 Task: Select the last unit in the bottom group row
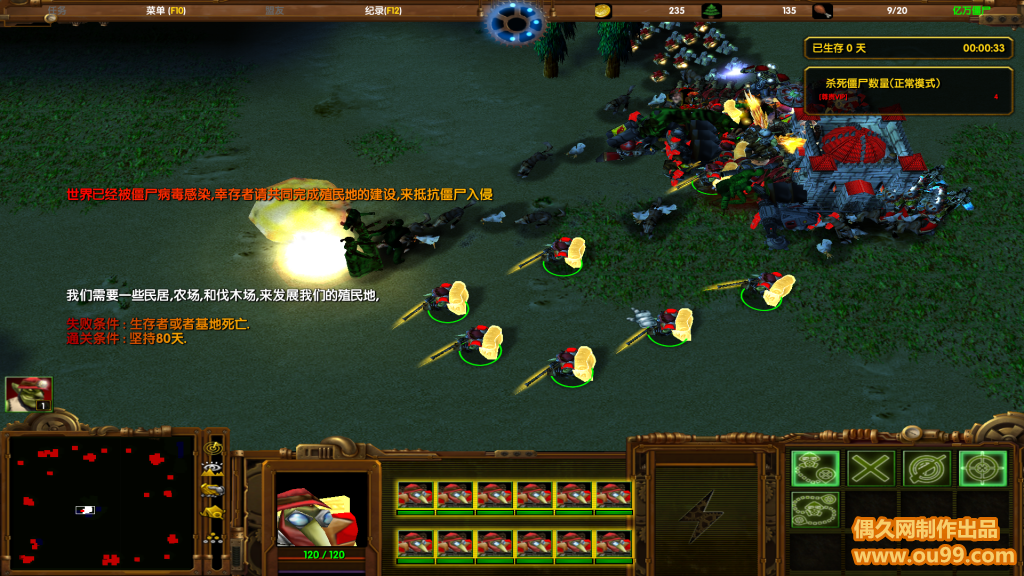[x=614, y=545]
